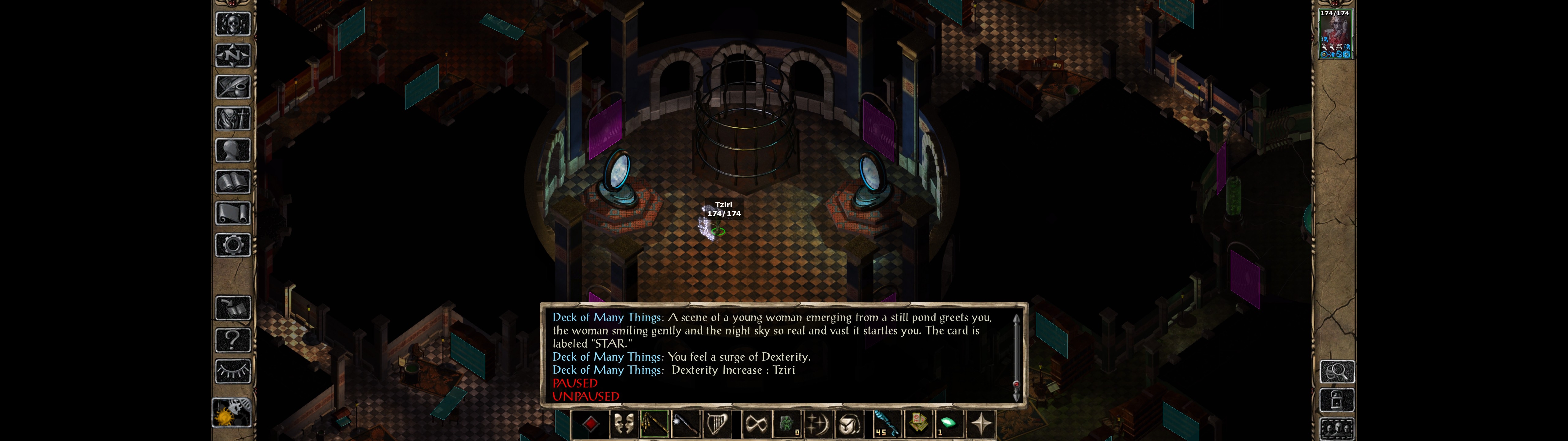The image size is (1568, 441).
Task: Equip the golden flail weapon slot
Action: (654, 424)
